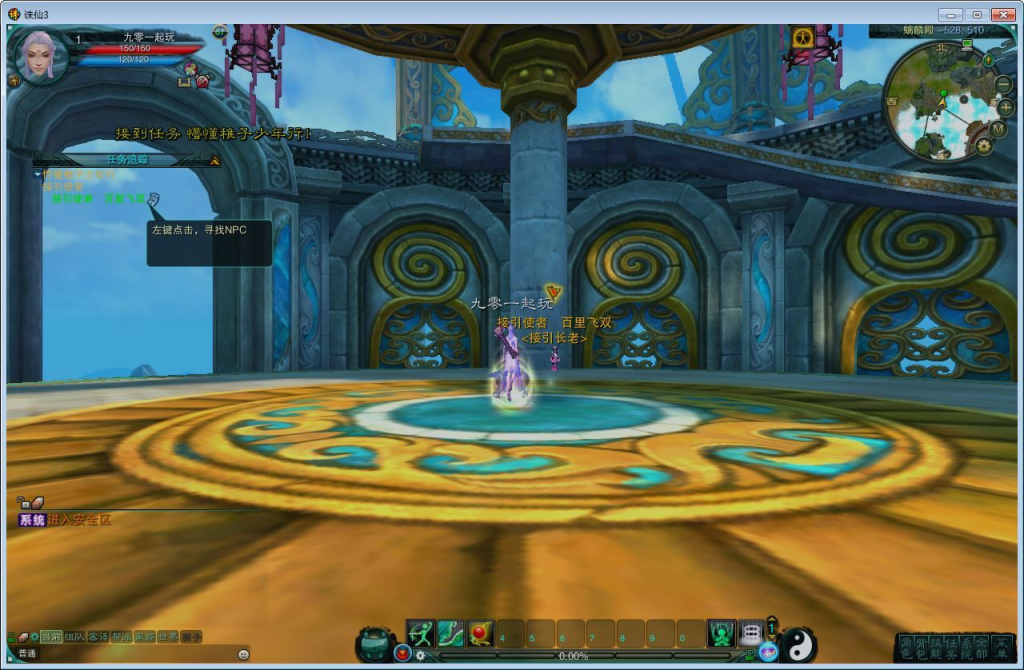The width and height of the screenshot is (1024, 670).
Task: Close the game window
Action: click(1002, 14)
